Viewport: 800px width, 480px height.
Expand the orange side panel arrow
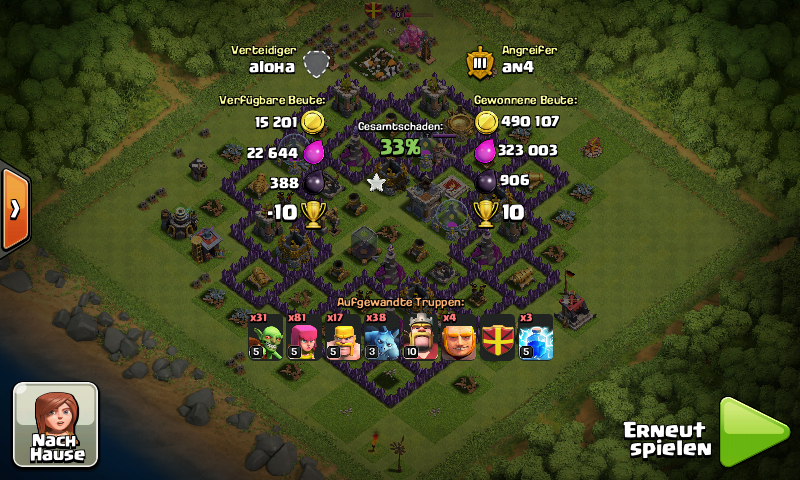[15, 209]
